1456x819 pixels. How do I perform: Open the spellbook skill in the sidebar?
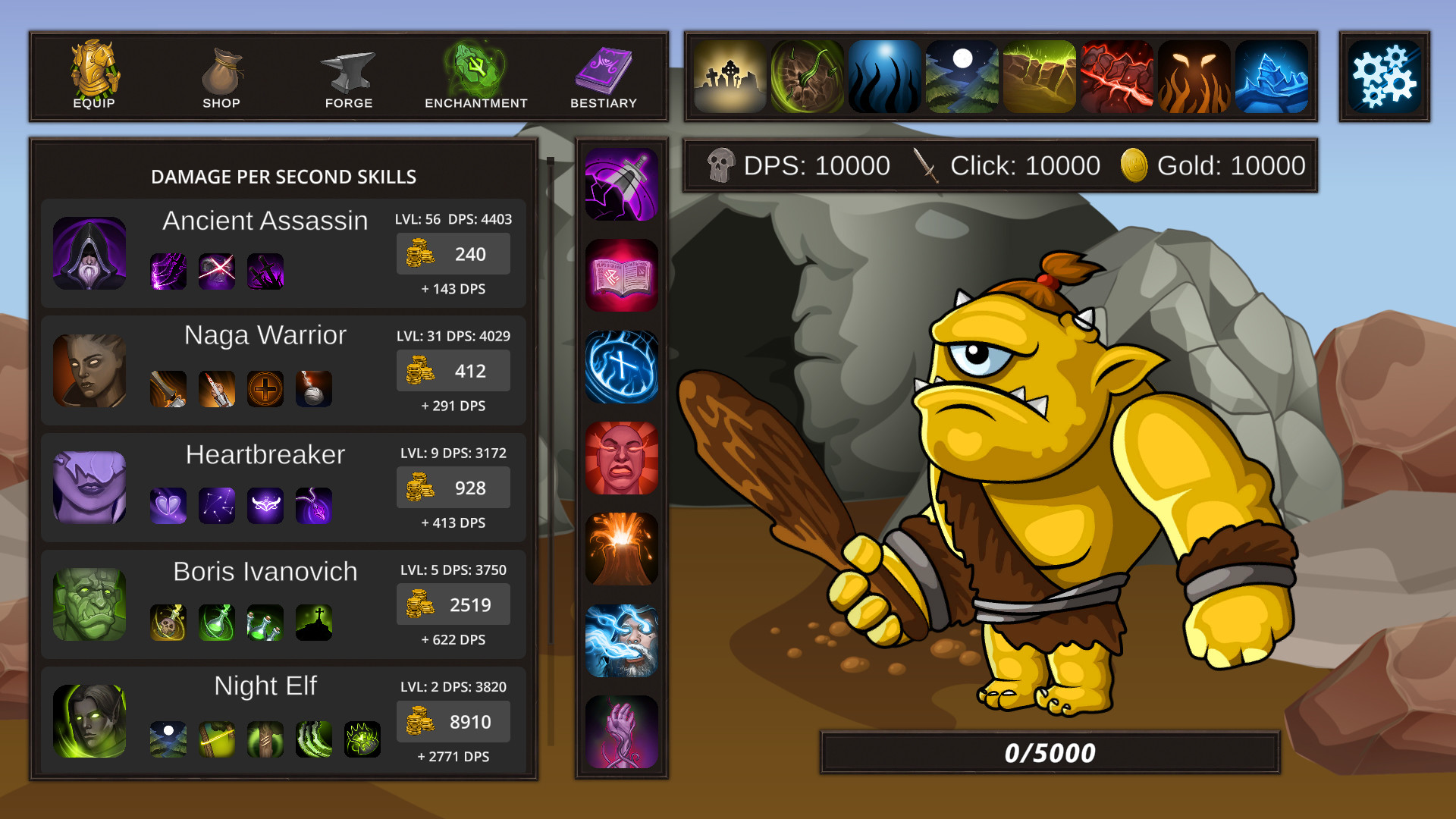(x=621, y=275)
